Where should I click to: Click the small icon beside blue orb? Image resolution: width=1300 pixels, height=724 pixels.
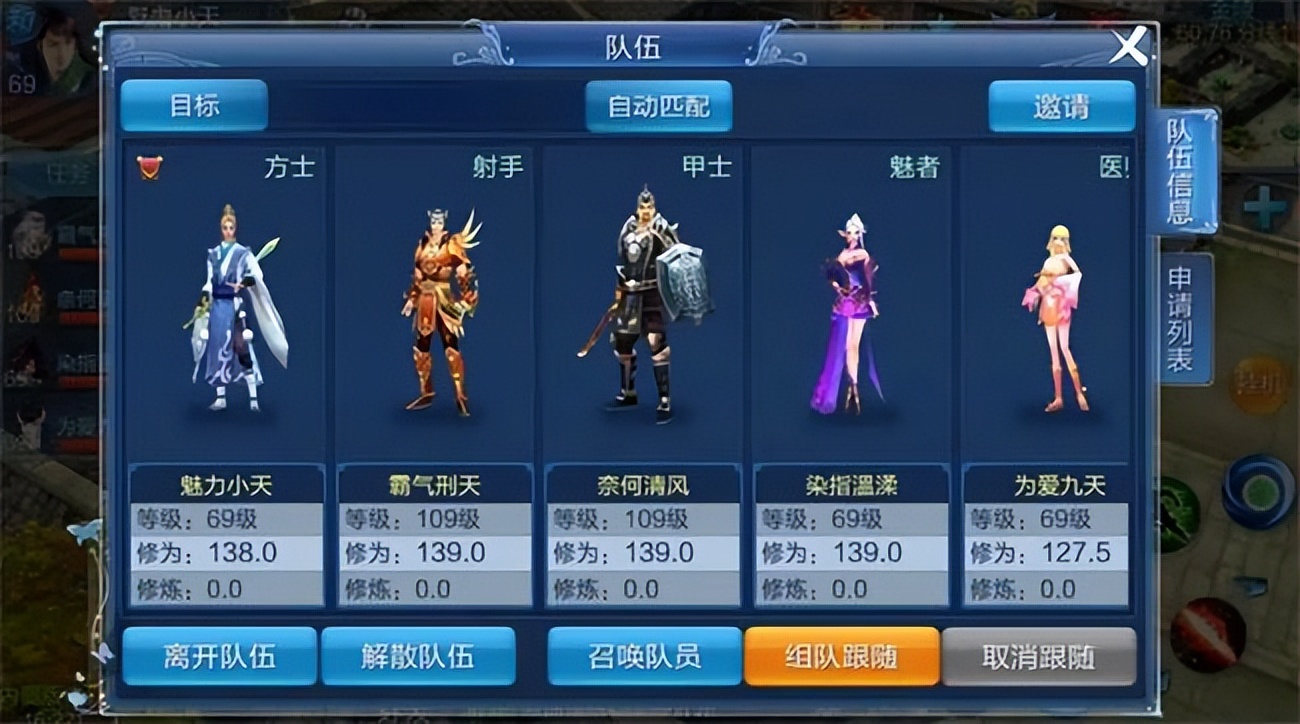[x=1250, y=588]
